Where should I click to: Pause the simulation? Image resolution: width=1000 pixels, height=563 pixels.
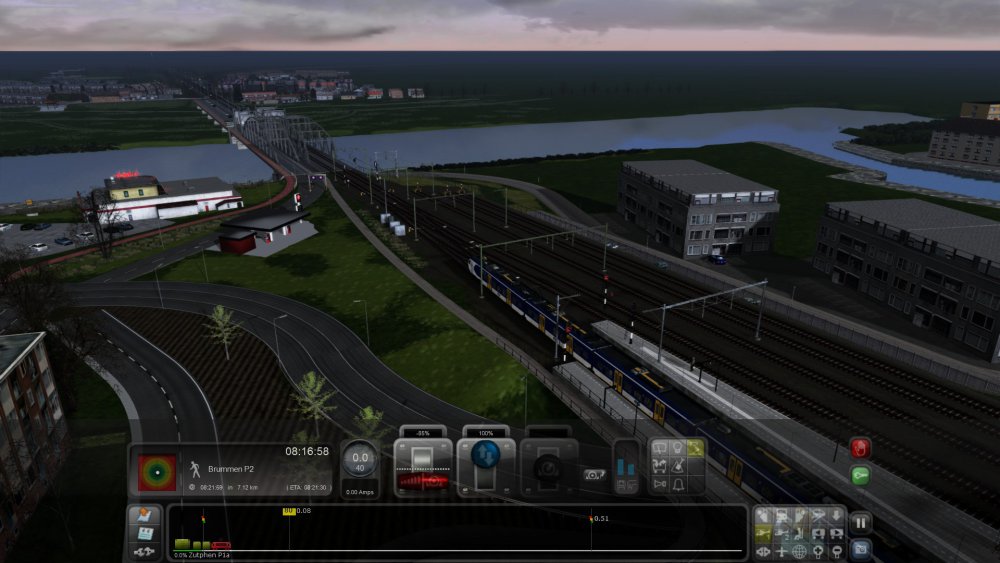860,523
